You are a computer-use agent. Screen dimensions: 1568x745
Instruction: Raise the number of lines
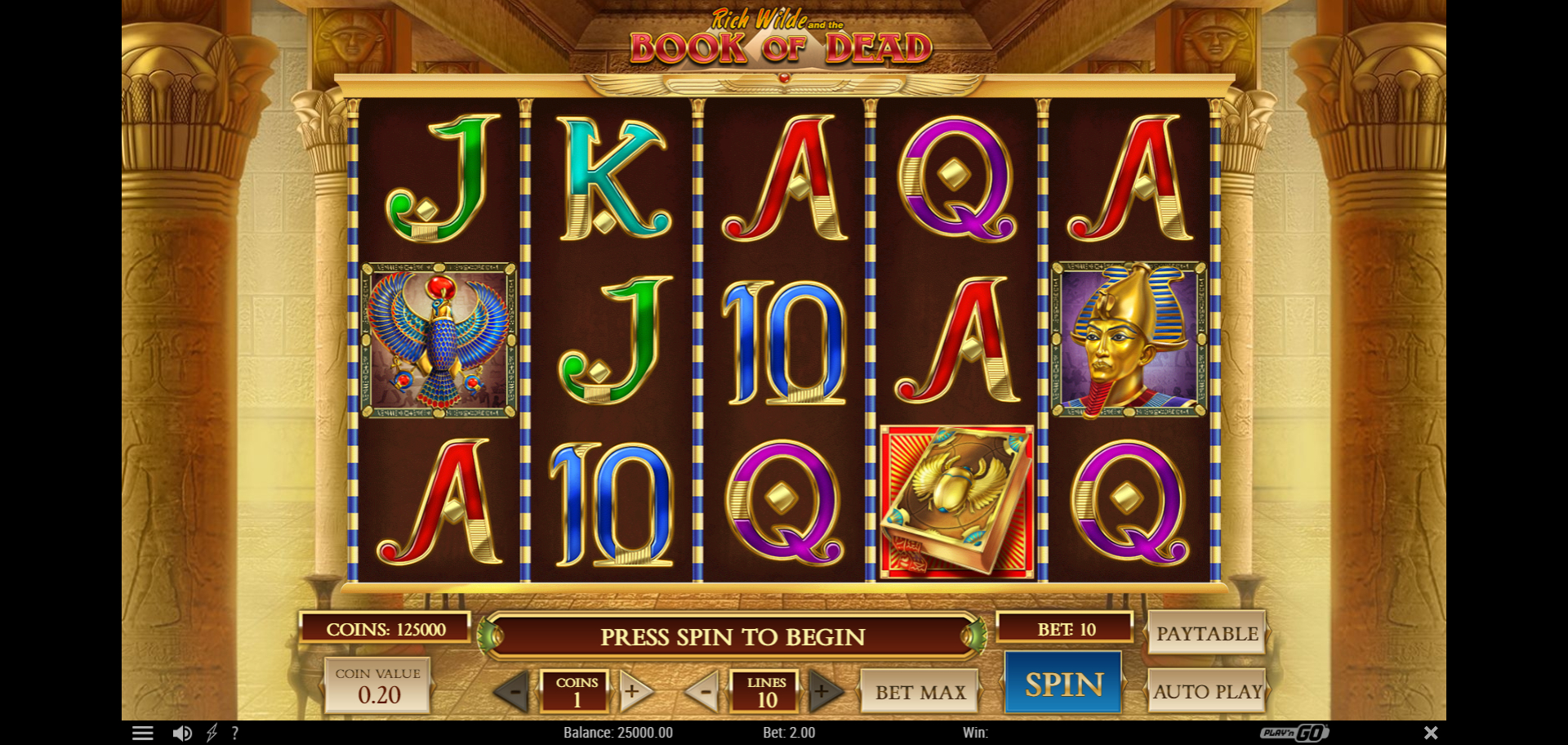tap(823, 692)
